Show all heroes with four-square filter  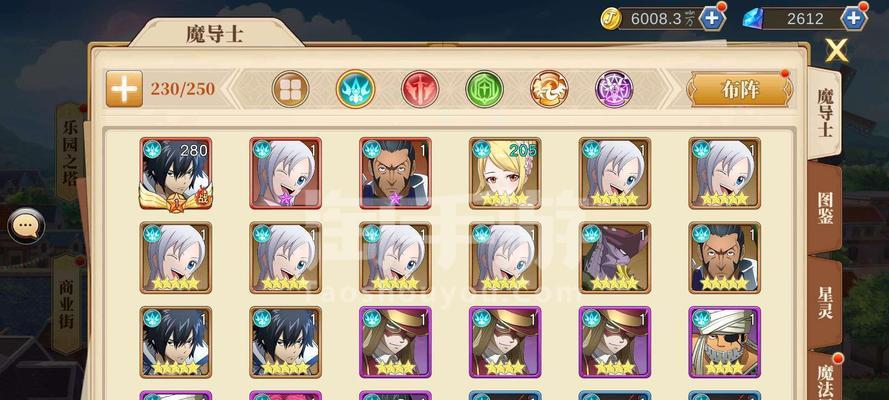click(290, 89)
